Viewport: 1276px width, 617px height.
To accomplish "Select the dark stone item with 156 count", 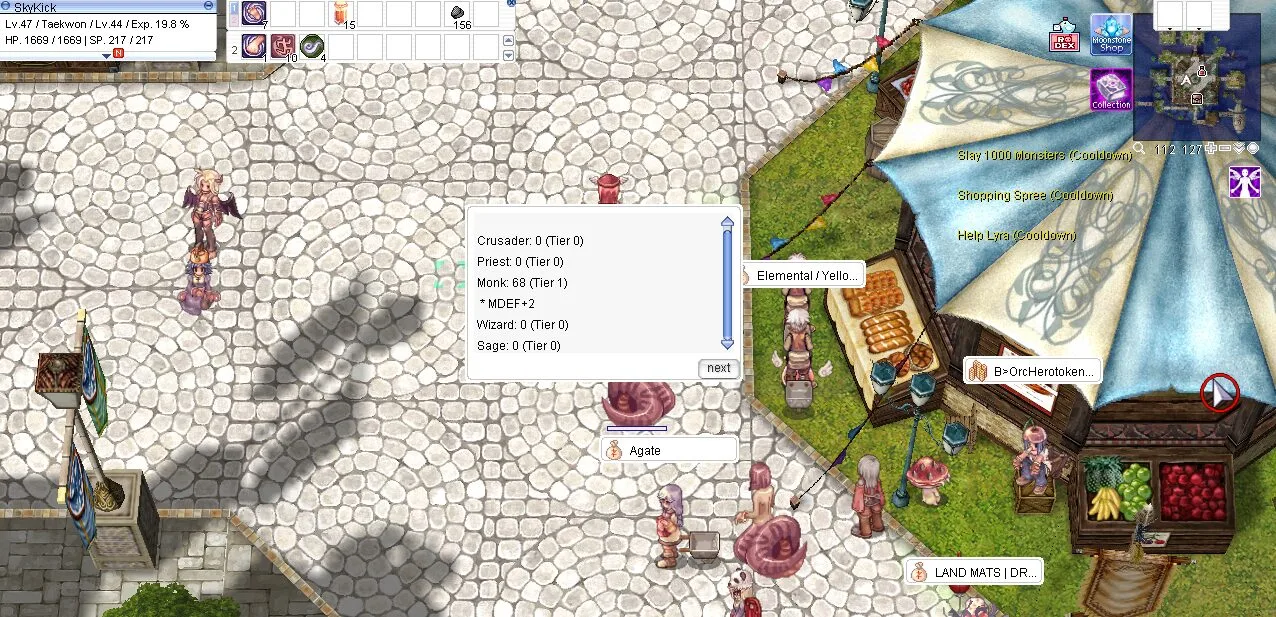I will 458,14.
